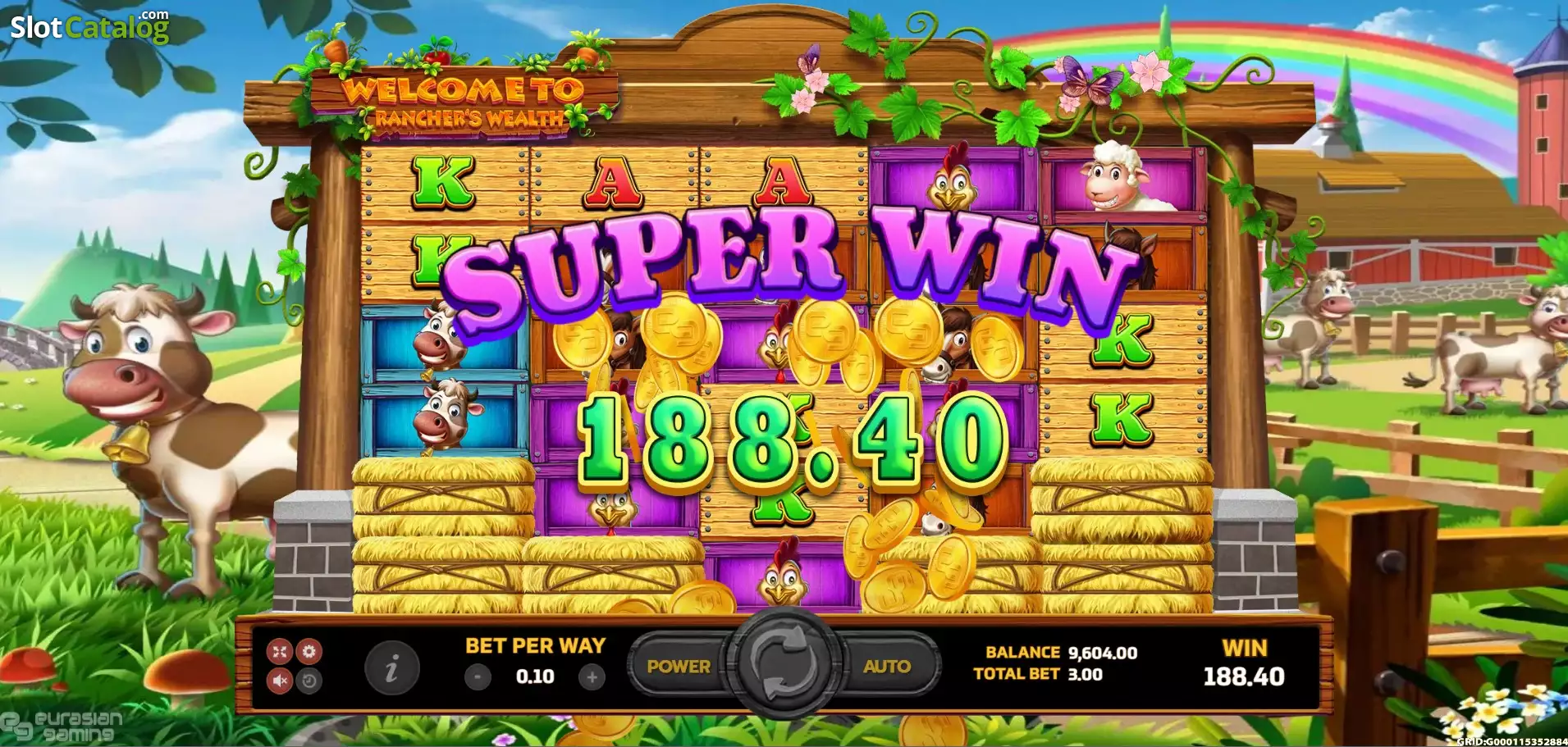Select the speaker icon in the control panel
Viewport: 1568px width, 747px height.
280,682
